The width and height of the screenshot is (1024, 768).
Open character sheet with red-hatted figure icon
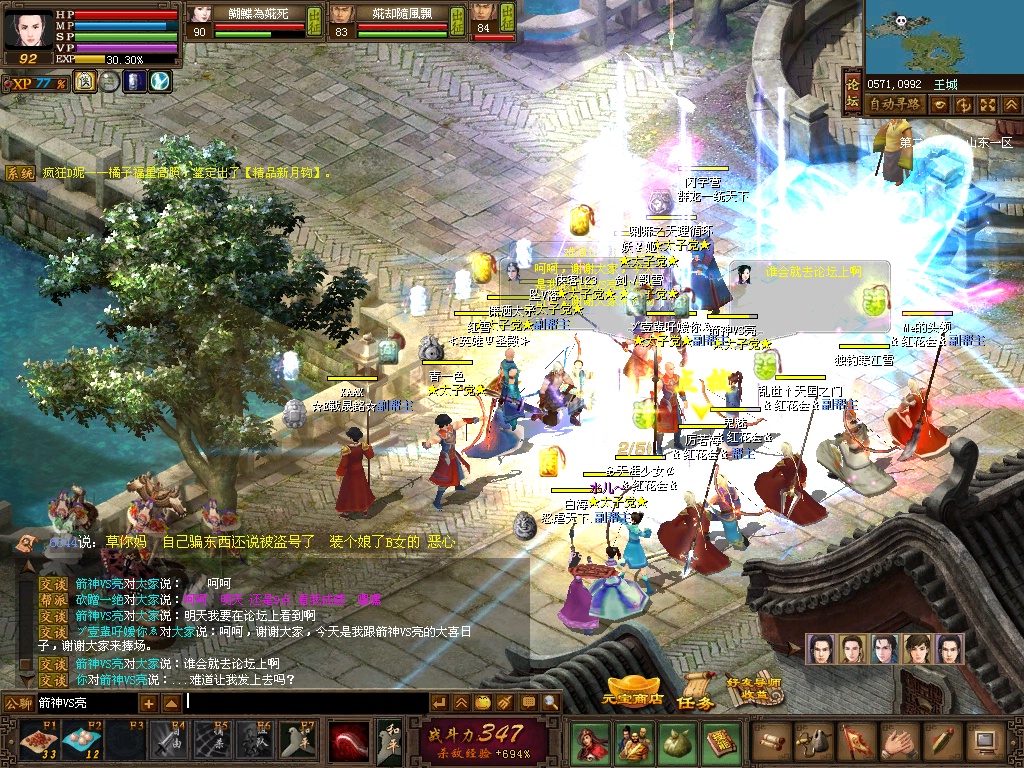[x=589, y=742]
